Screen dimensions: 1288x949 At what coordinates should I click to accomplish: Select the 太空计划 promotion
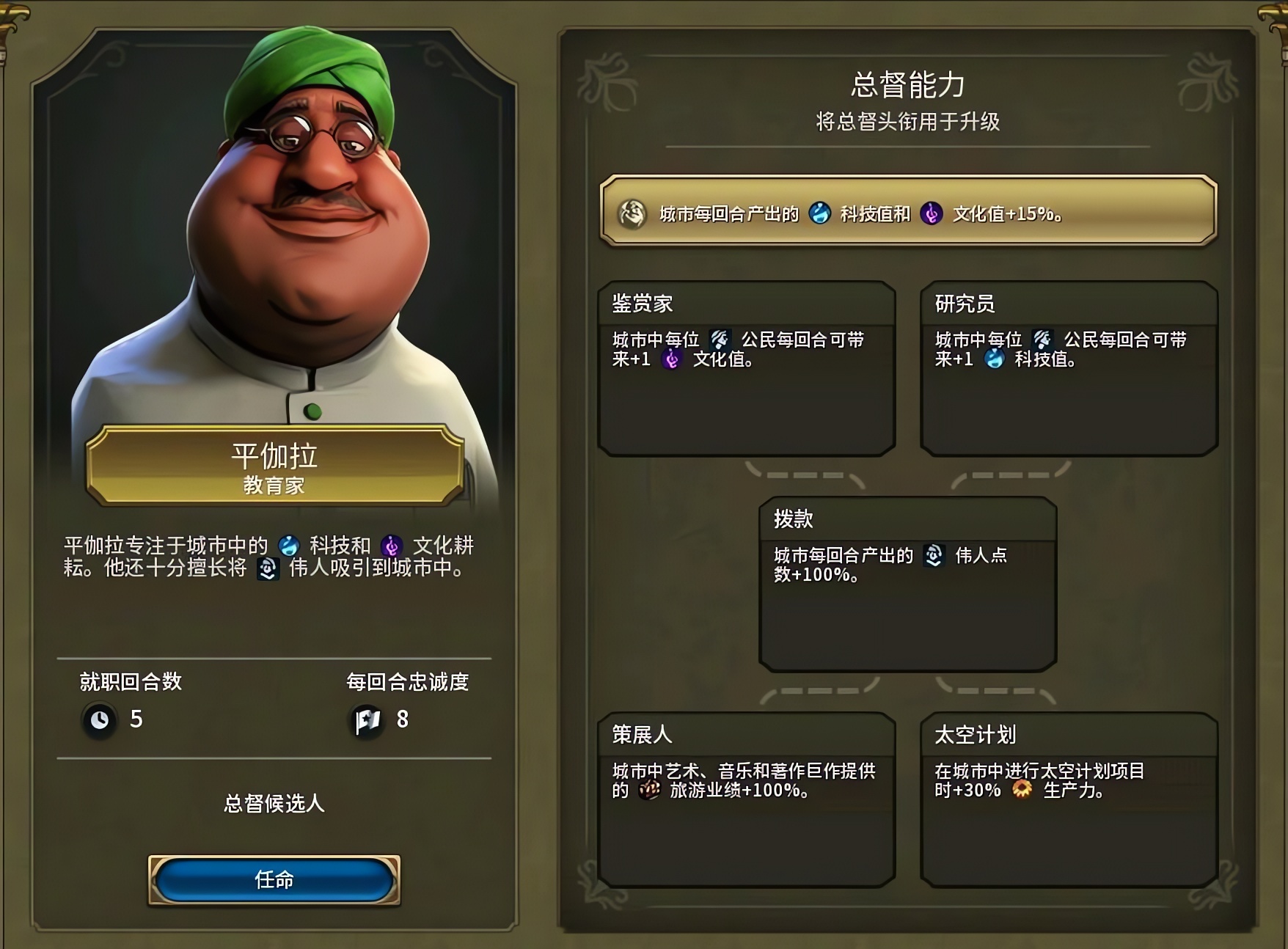pyautogui.click(x=1069, y=799)
